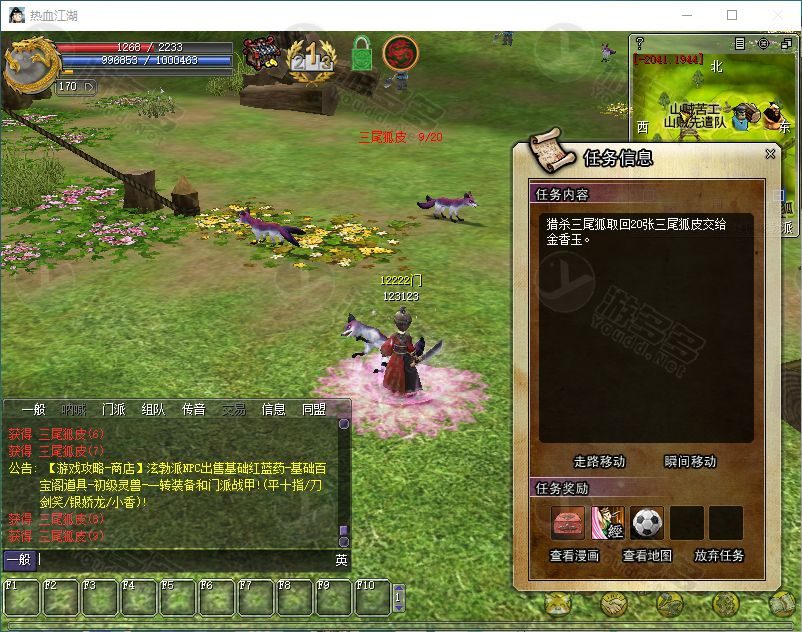
Task: Choose 走路移动 to walk to the quest
Action: (x=599, y=461)
